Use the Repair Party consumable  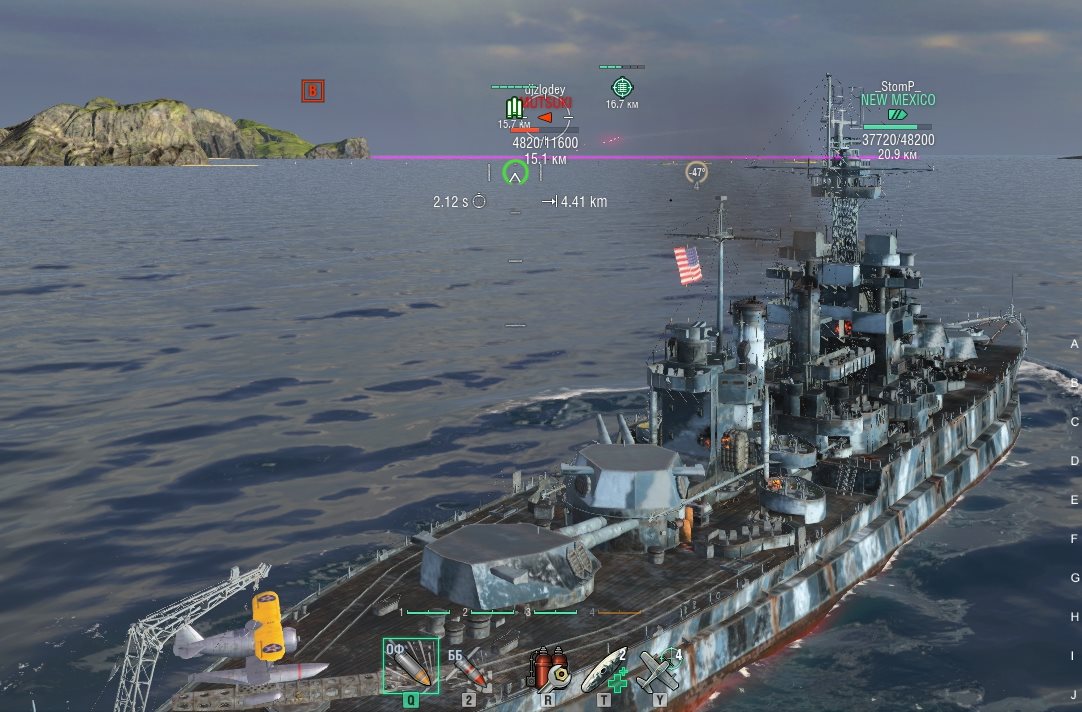tap(604, 668)
